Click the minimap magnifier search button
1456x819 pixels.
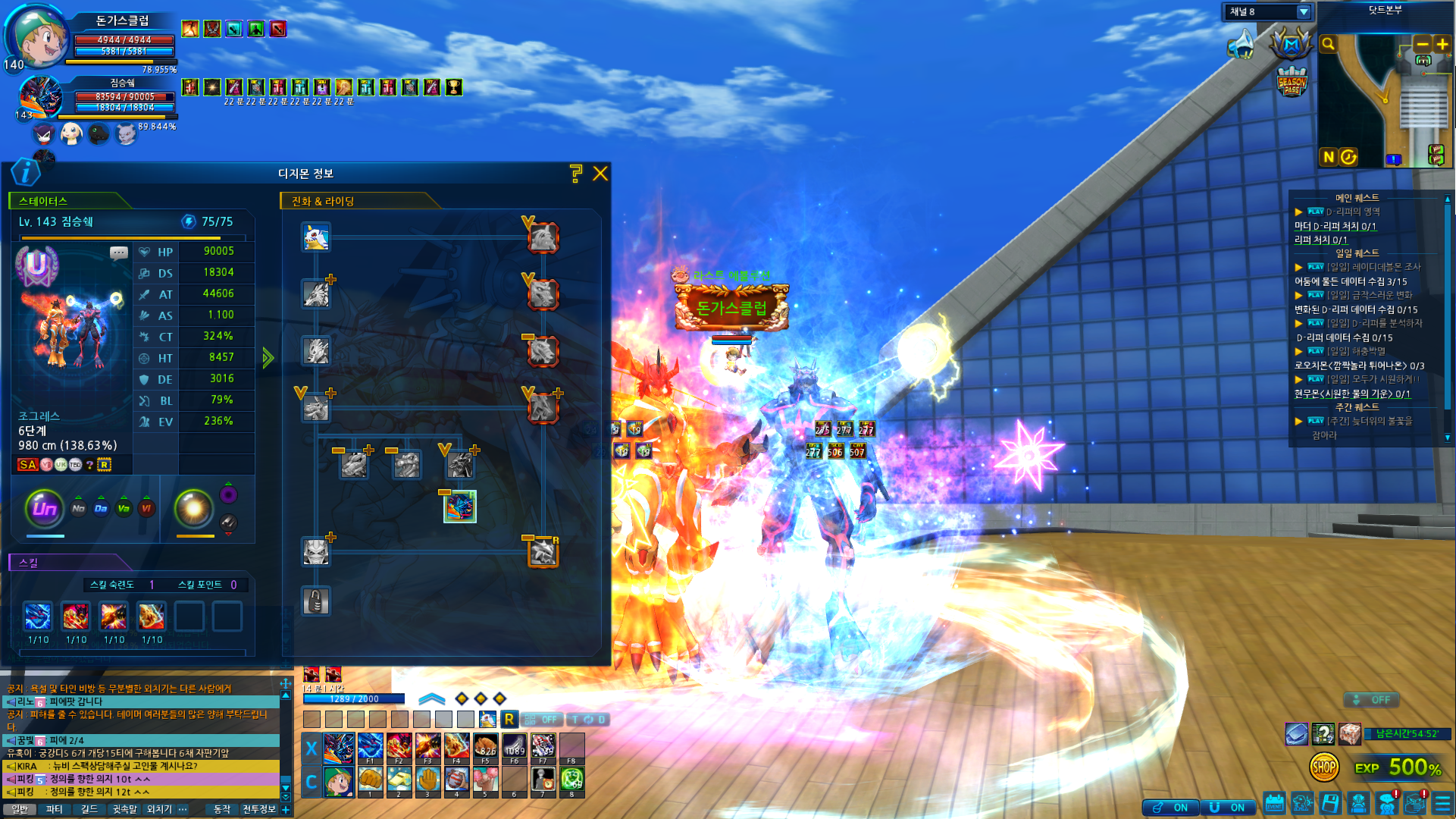tap(1328, 45)
